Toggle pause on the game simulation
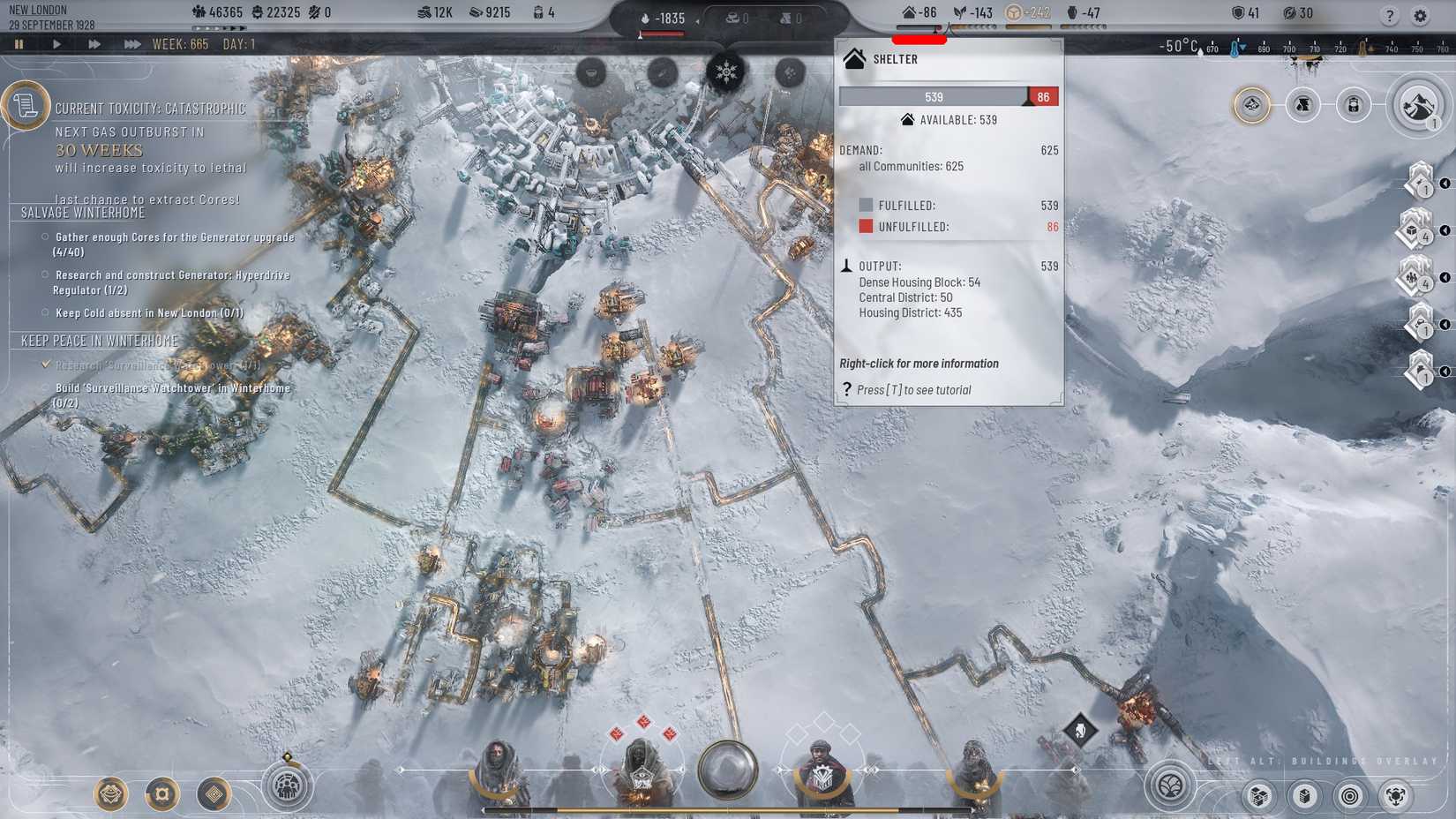 19,43
